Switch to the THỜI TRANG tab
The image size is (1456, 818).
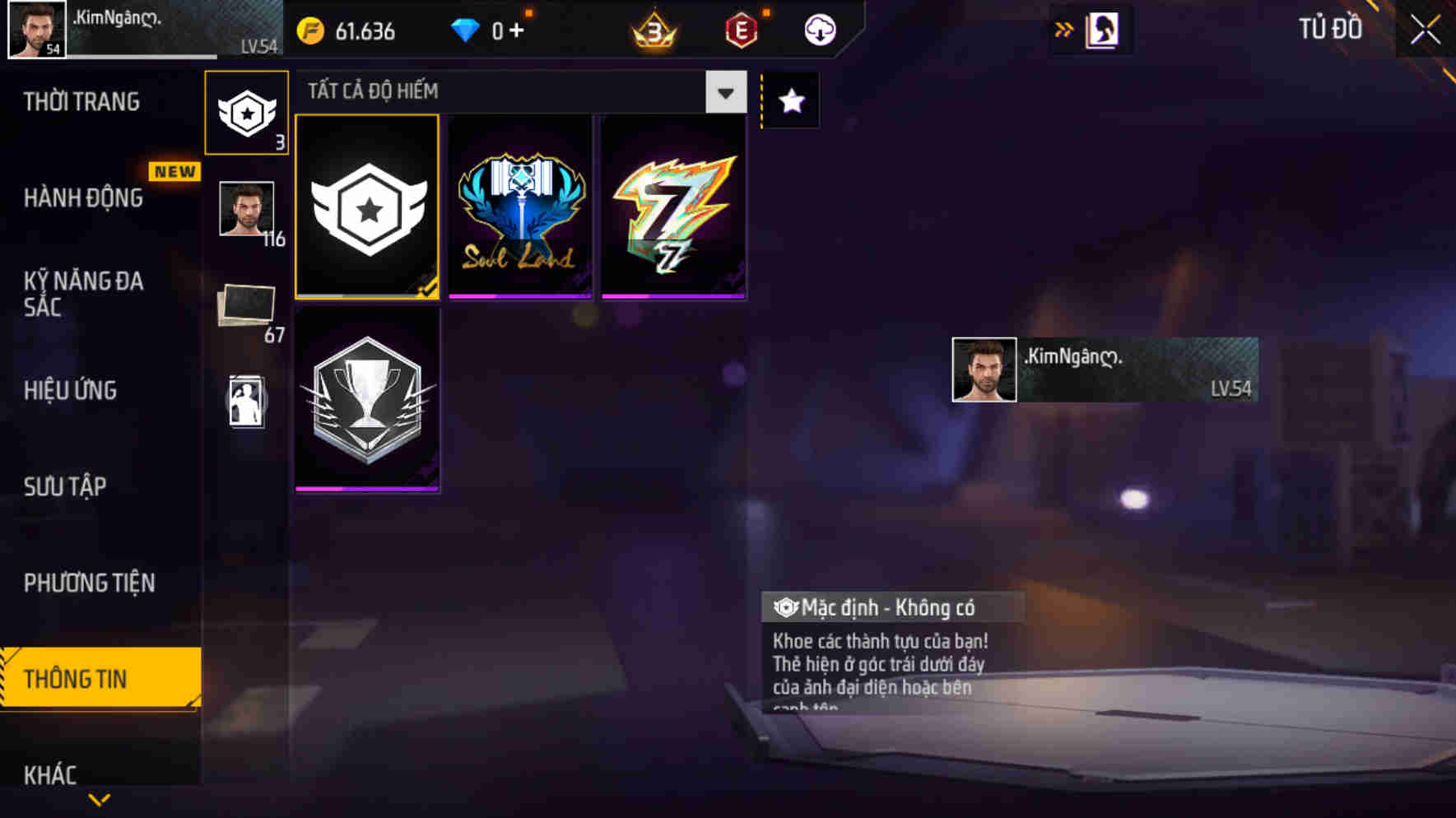(82, 101)
